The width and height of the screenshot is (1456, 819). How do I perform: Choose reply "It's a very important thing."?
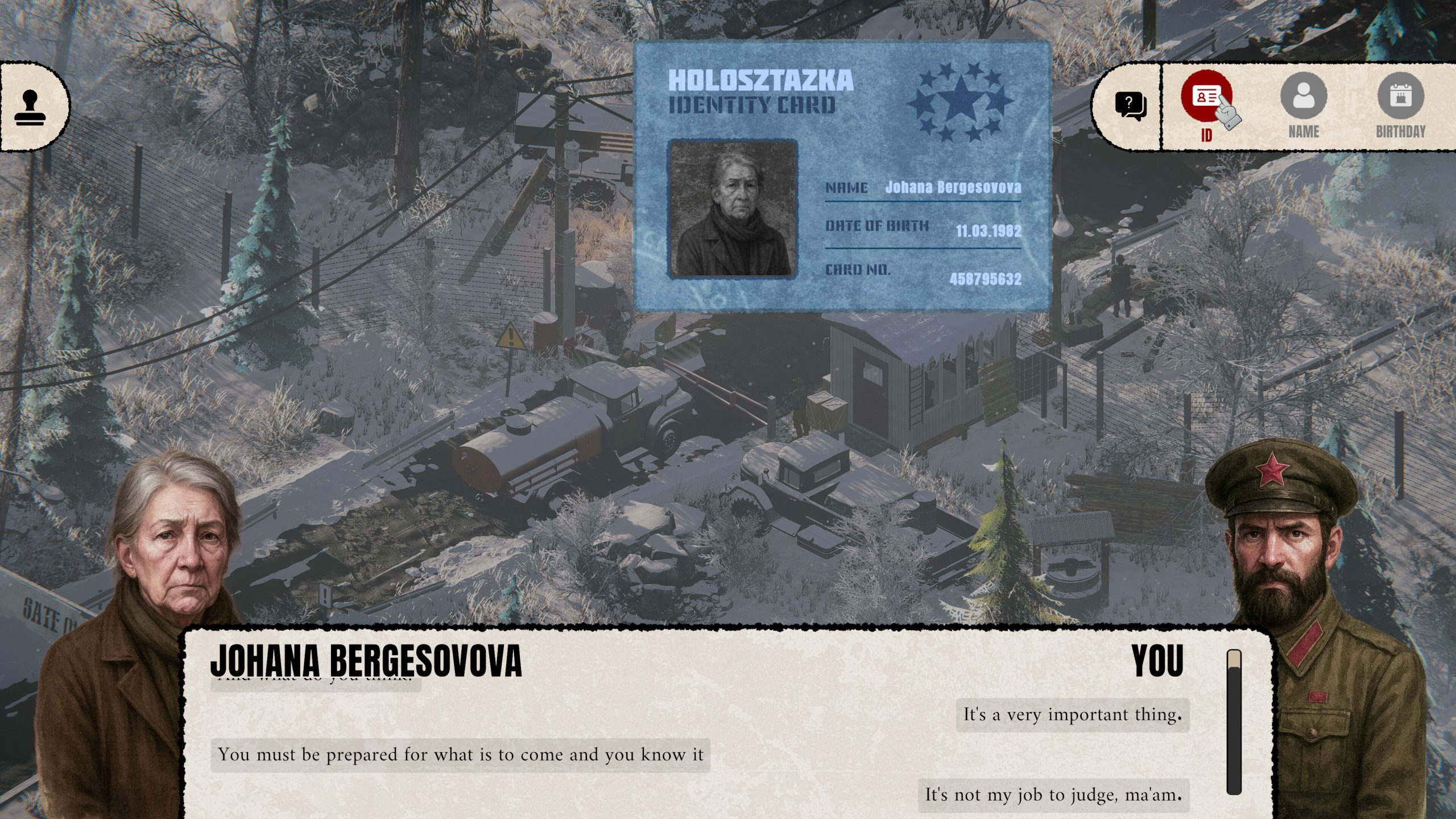1072,715
